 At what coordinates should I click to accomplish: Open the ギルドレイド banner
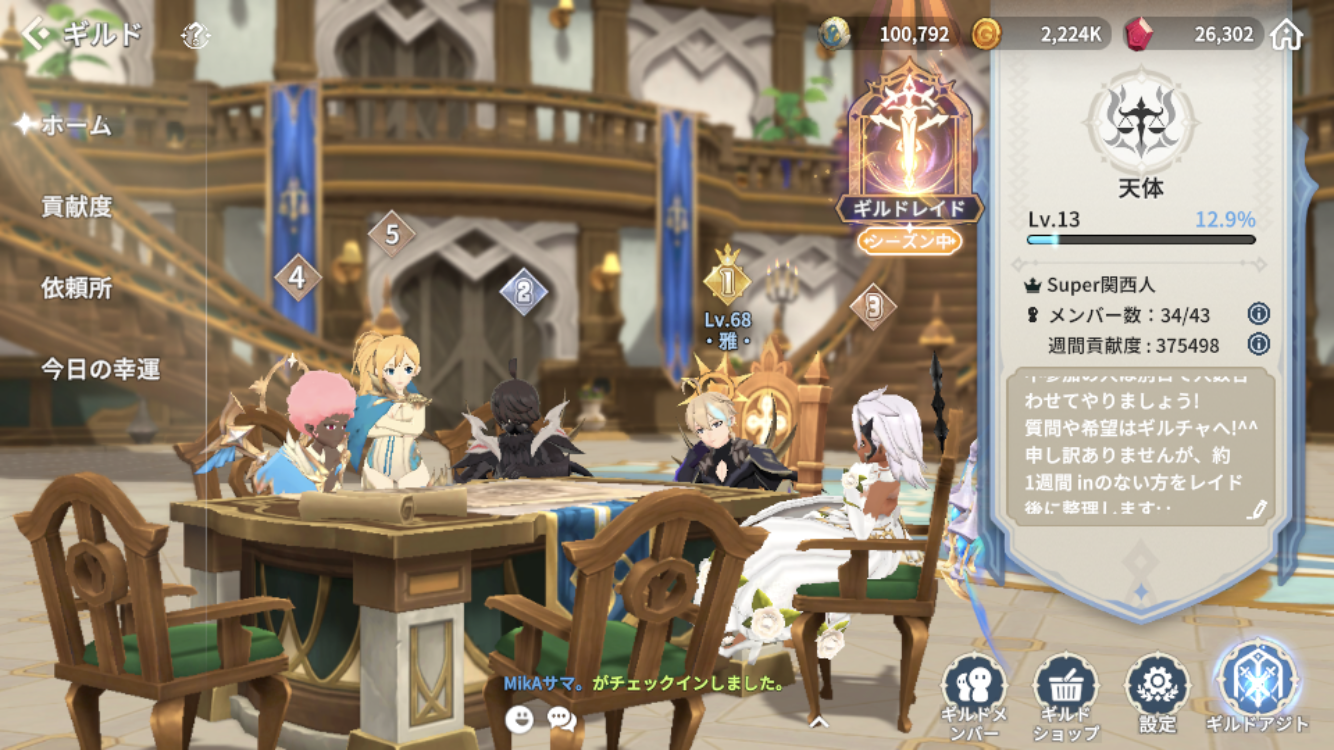click(x=909, y=160)
